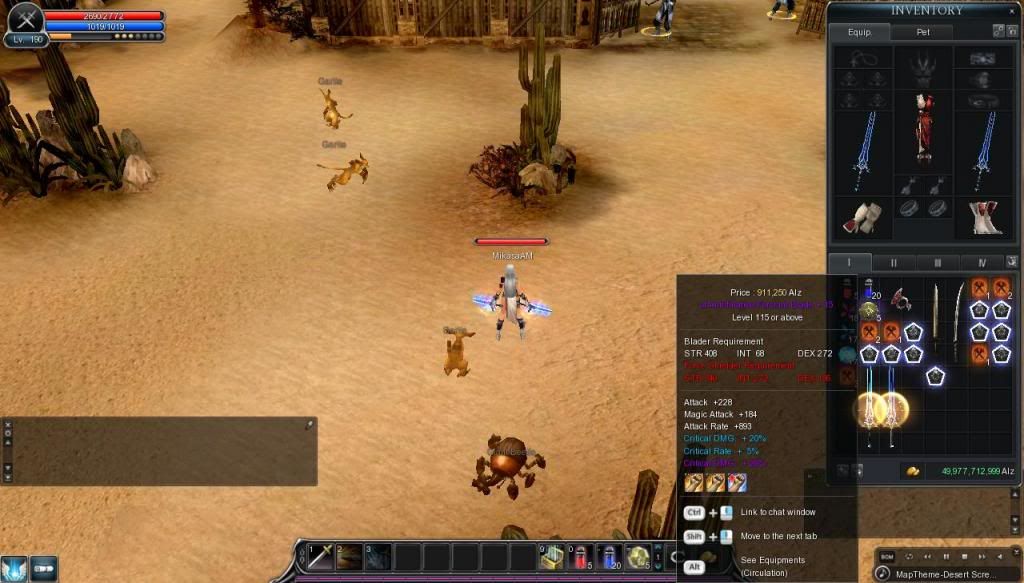
Task: Use the sword skill in hotbar slot 1
Action: tap(322, 557)
